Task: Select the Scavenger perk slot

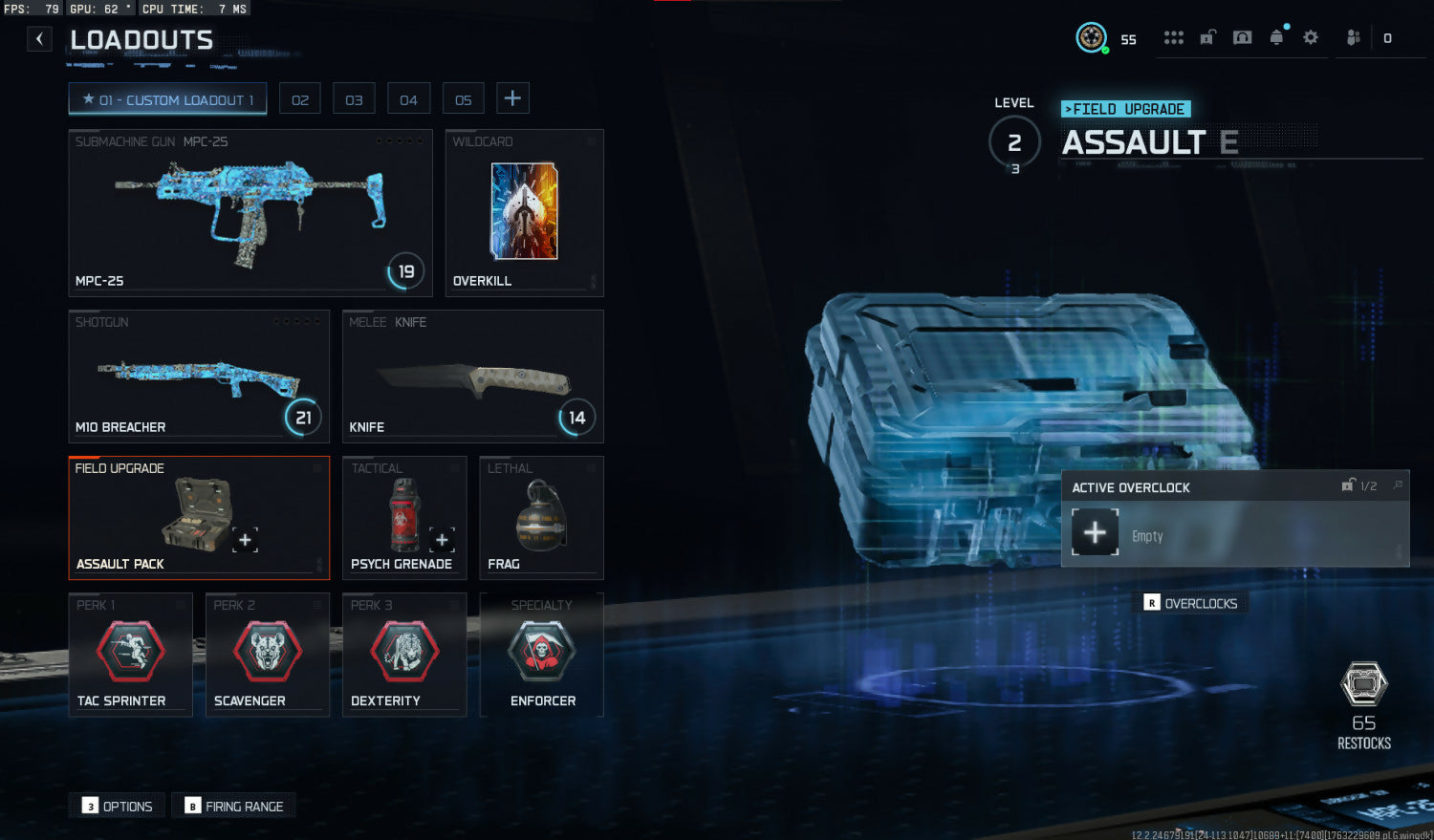Action: click(x=268, y=655)
